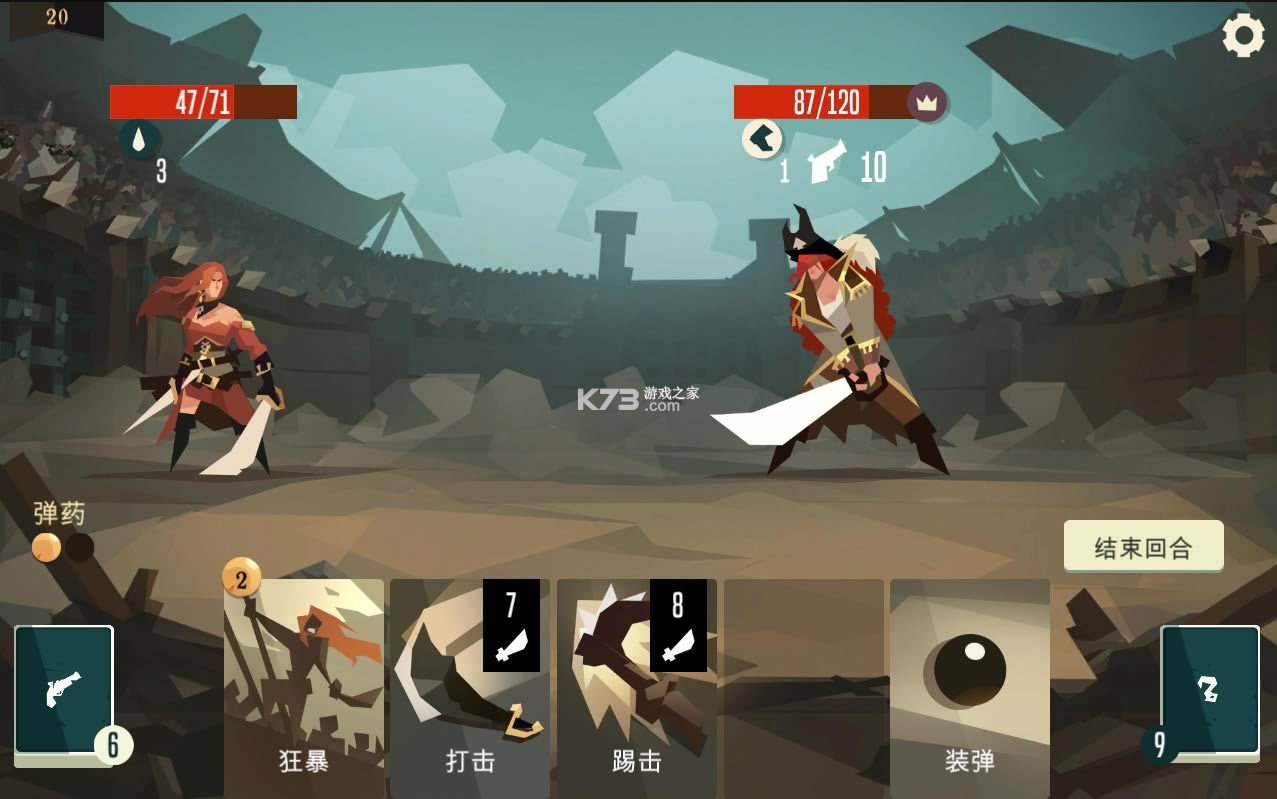The width and height of the screenshot is (1277, 799).
Task: Click the 结束回合 end turn button
Action: pos(1143,546)
